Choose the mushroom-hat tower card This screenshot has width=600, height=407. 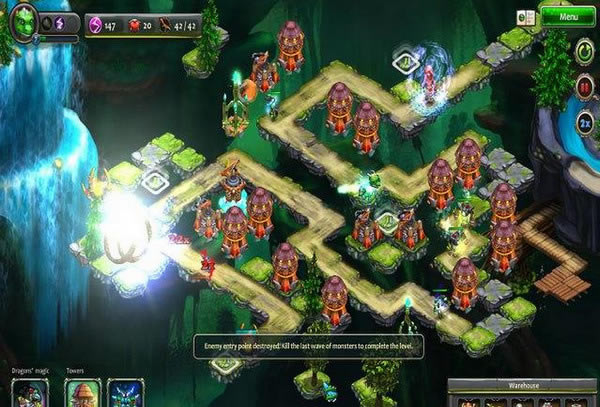[83, 393]
